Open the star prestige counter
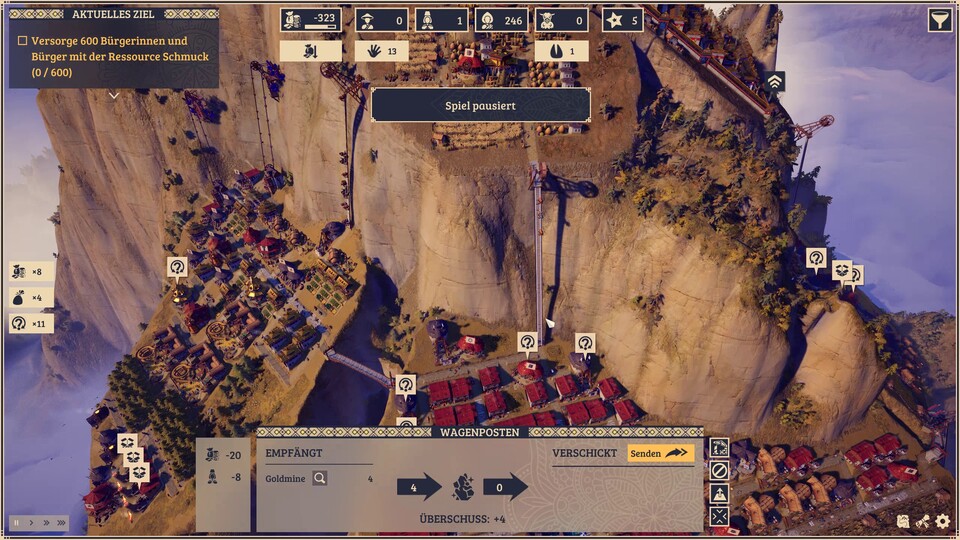The height and width of the screenshot is (540, 960). [622, 20]
